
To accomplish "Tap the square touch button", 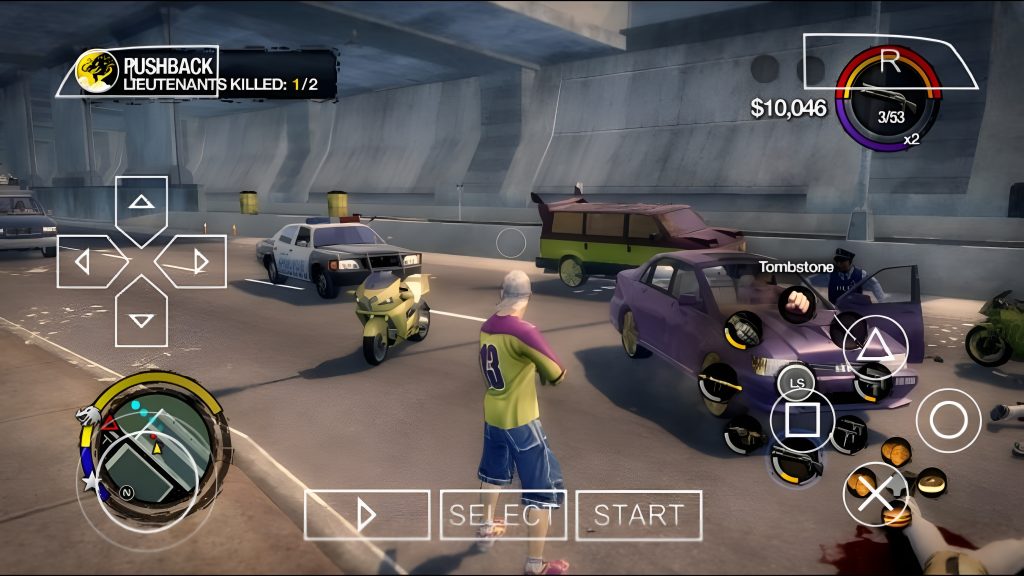I will click(x=802, y=419).
